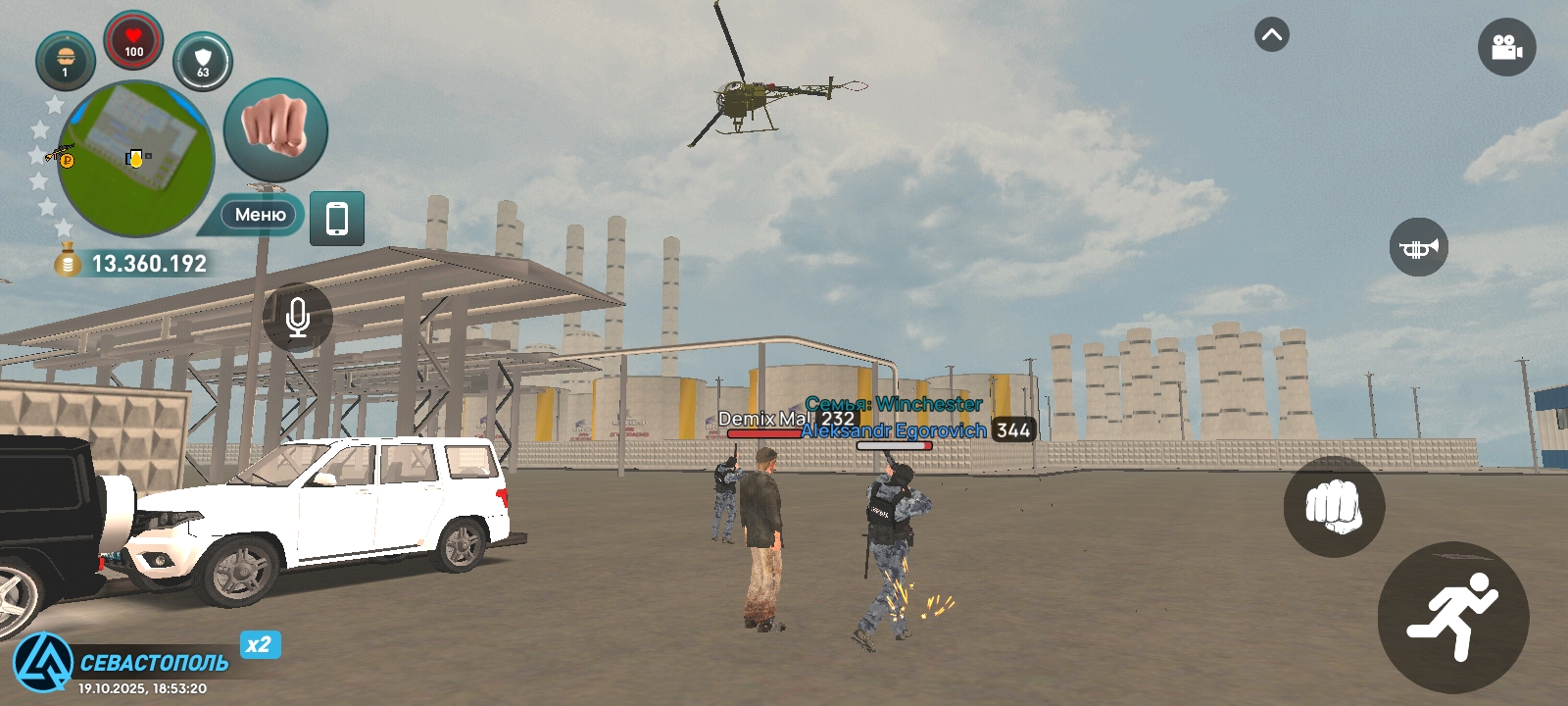Image resolution: width=1568 pixels, height=706 pixels.
Task: Toggle the voice chat microphone
Action: [x=298, y=318]
